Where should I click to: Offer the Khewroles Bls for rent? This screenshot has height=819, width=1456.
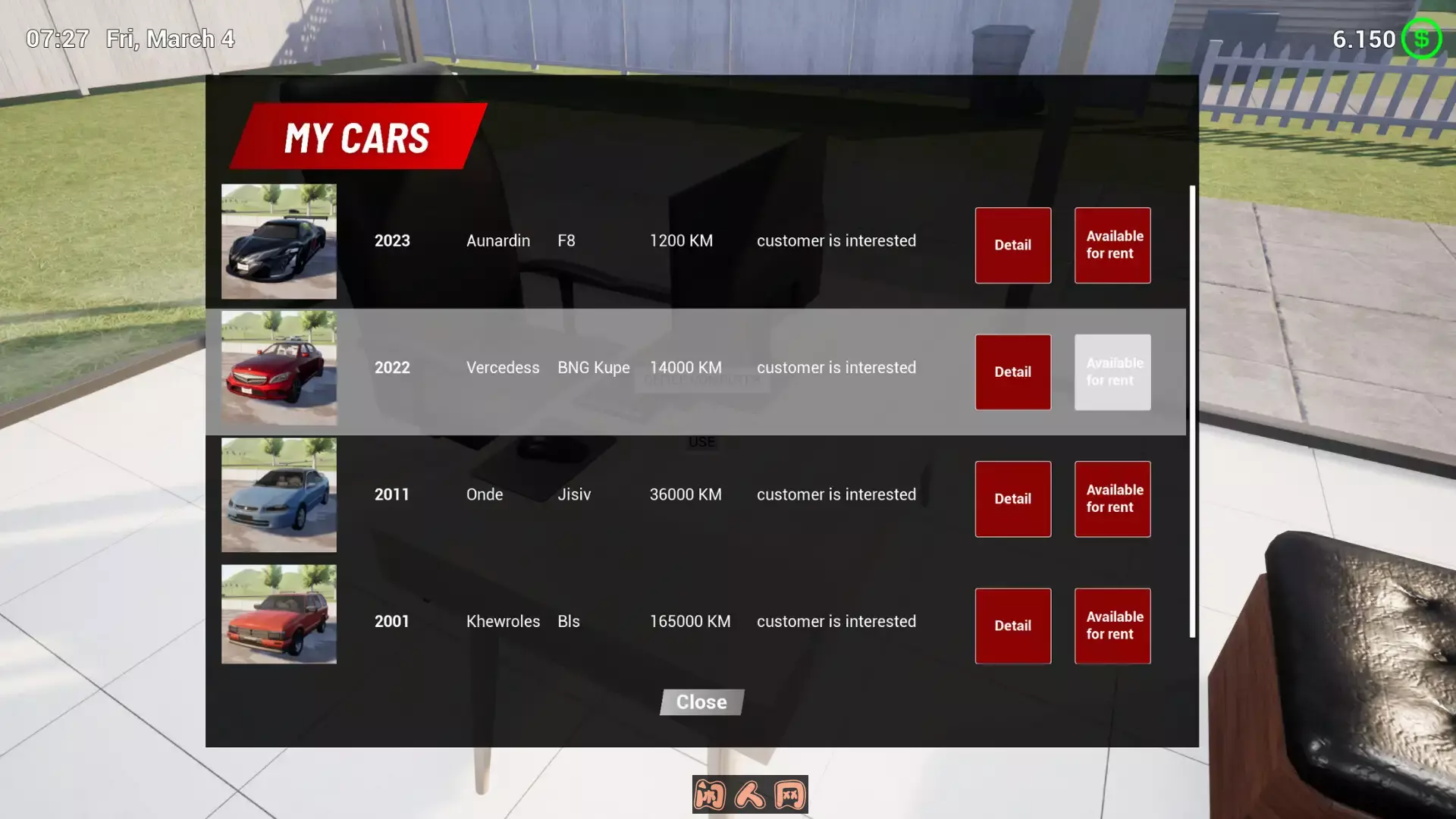coord(1112,626)
